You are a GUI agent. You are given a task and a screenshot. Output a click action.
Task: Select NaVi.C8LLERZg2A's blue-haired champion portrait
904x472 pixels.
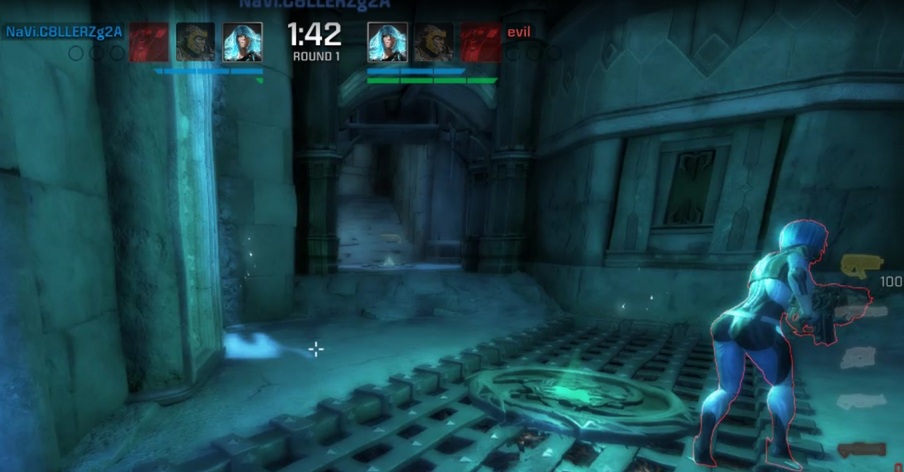(x=242, y=43)
